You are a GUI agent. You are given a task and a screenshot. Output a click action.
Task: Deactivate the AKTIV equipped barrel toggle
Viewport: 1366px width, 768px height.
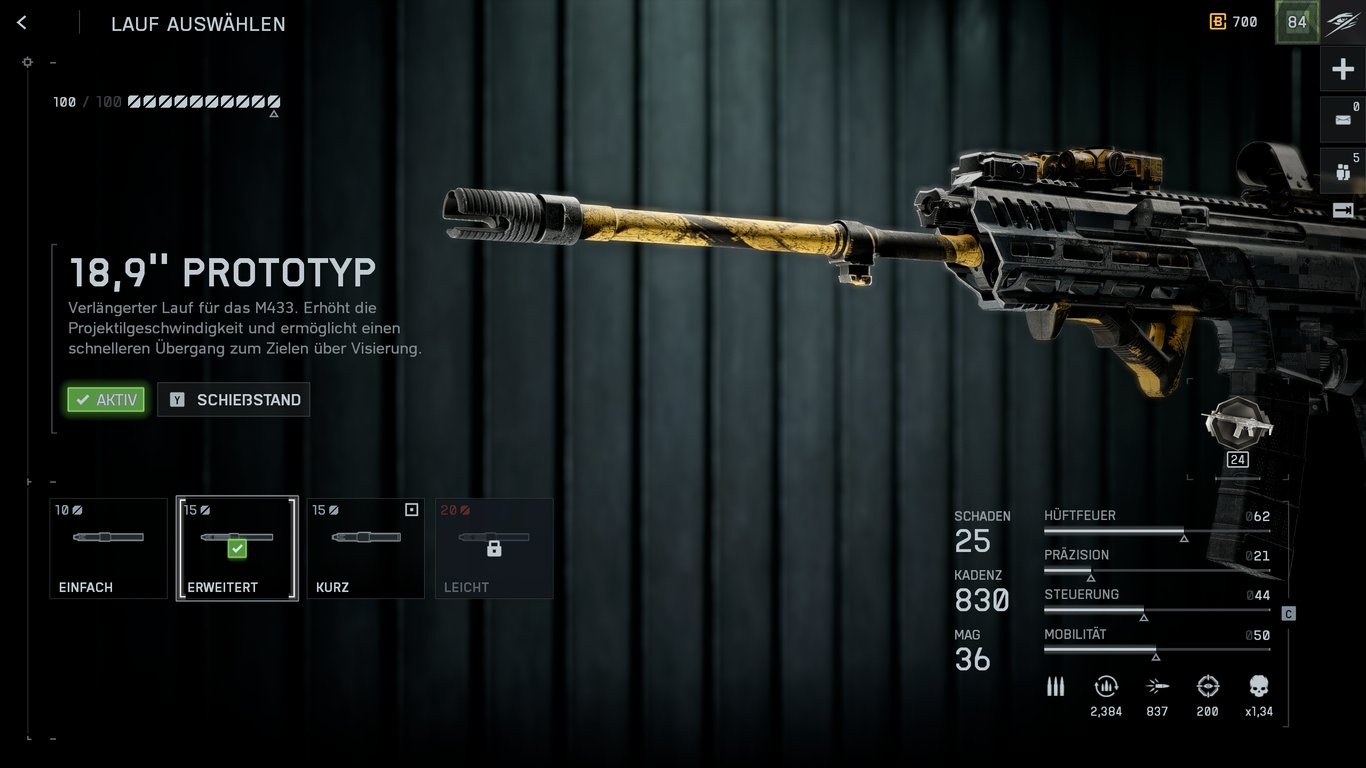[x=105, y=399]
